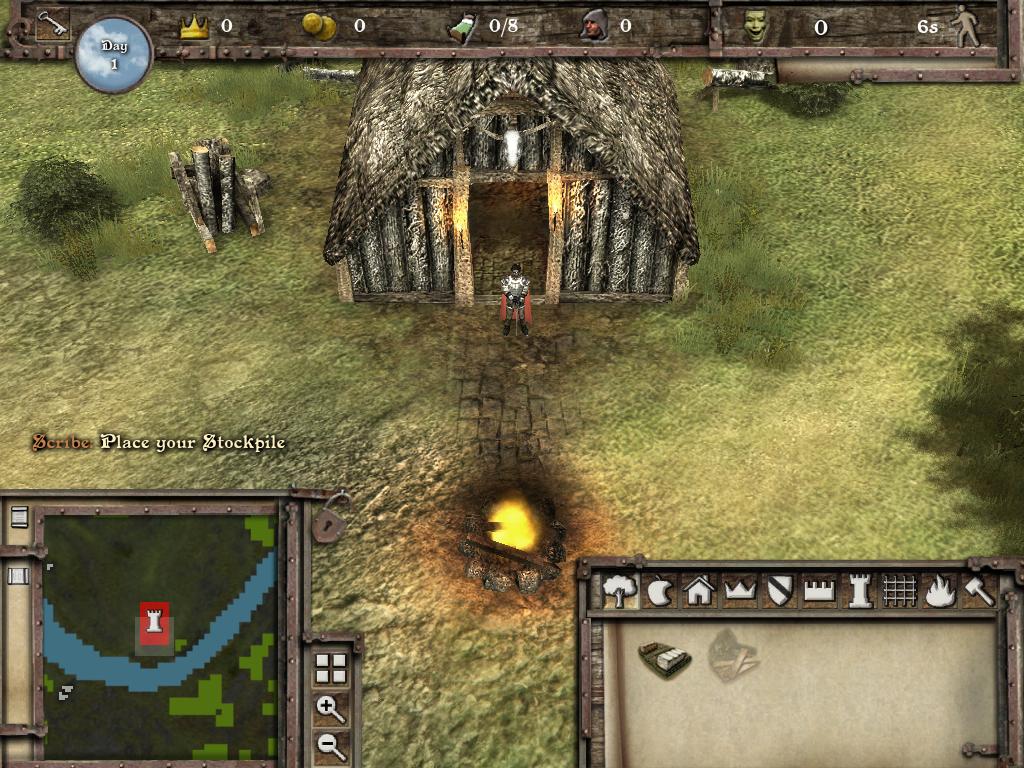Select the crenellated wall castle tab
The image size is (1024, 768).
(x=819, y=591)
